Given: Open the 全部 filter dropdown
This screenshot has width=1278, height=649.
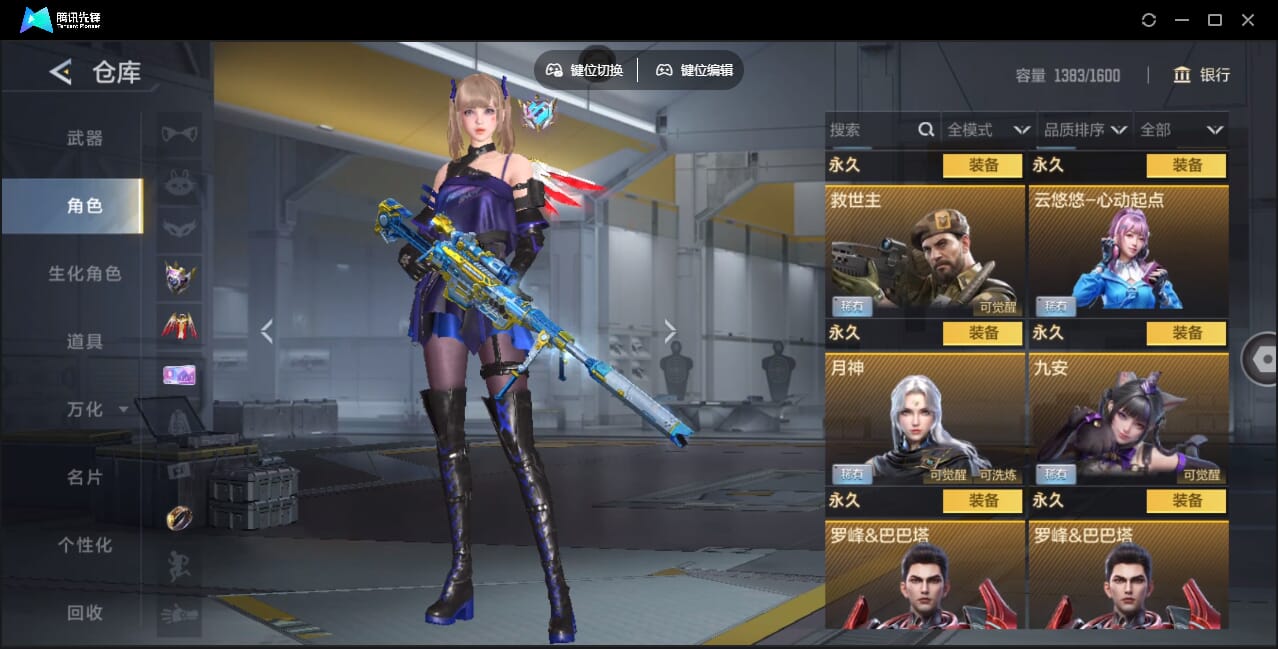Looking at the screenshot, I should [1181, 130].
